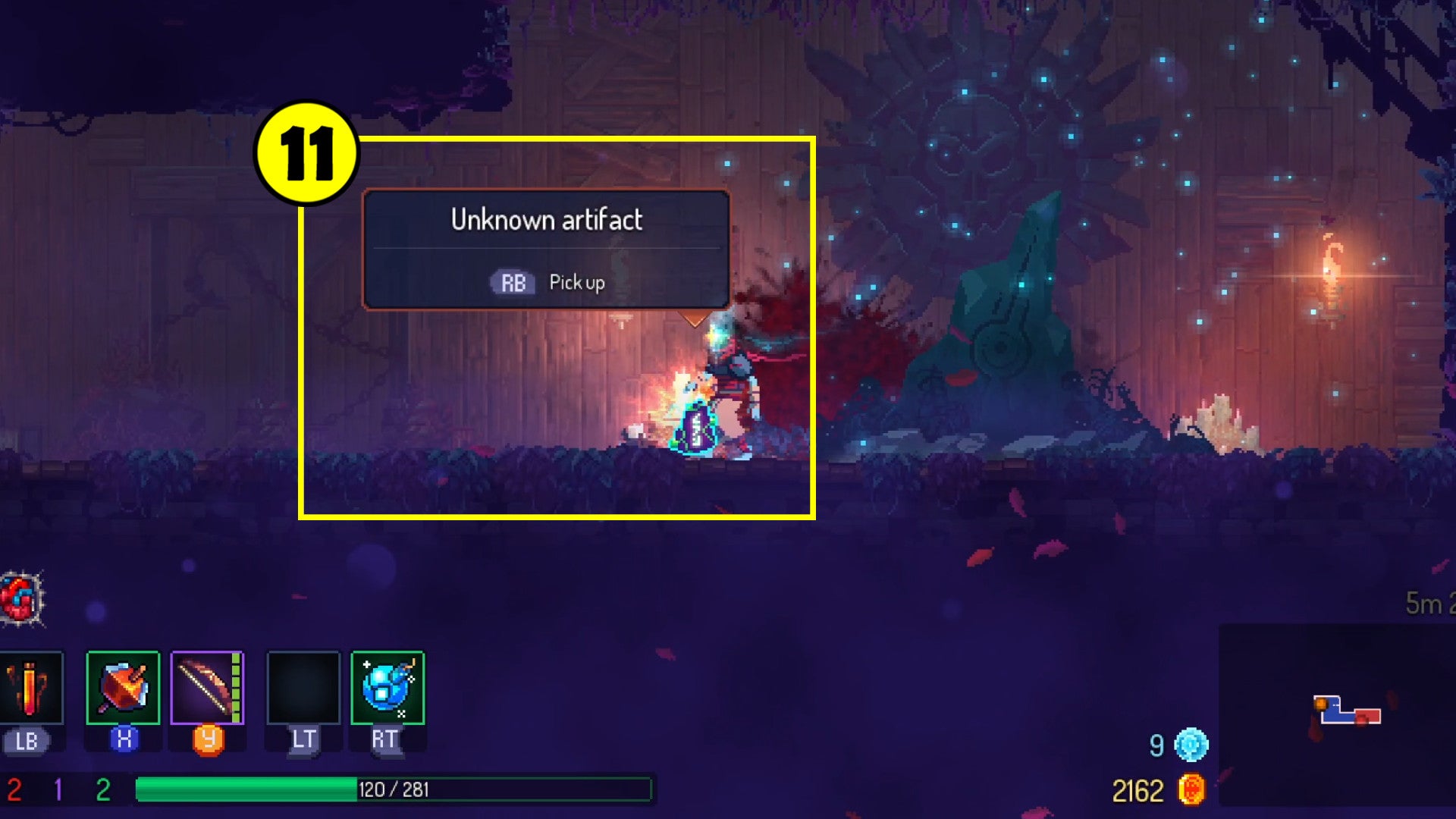Click the RB button prompt in the popup
Viewport: 1456px width, 819px height.
(512, 282)
